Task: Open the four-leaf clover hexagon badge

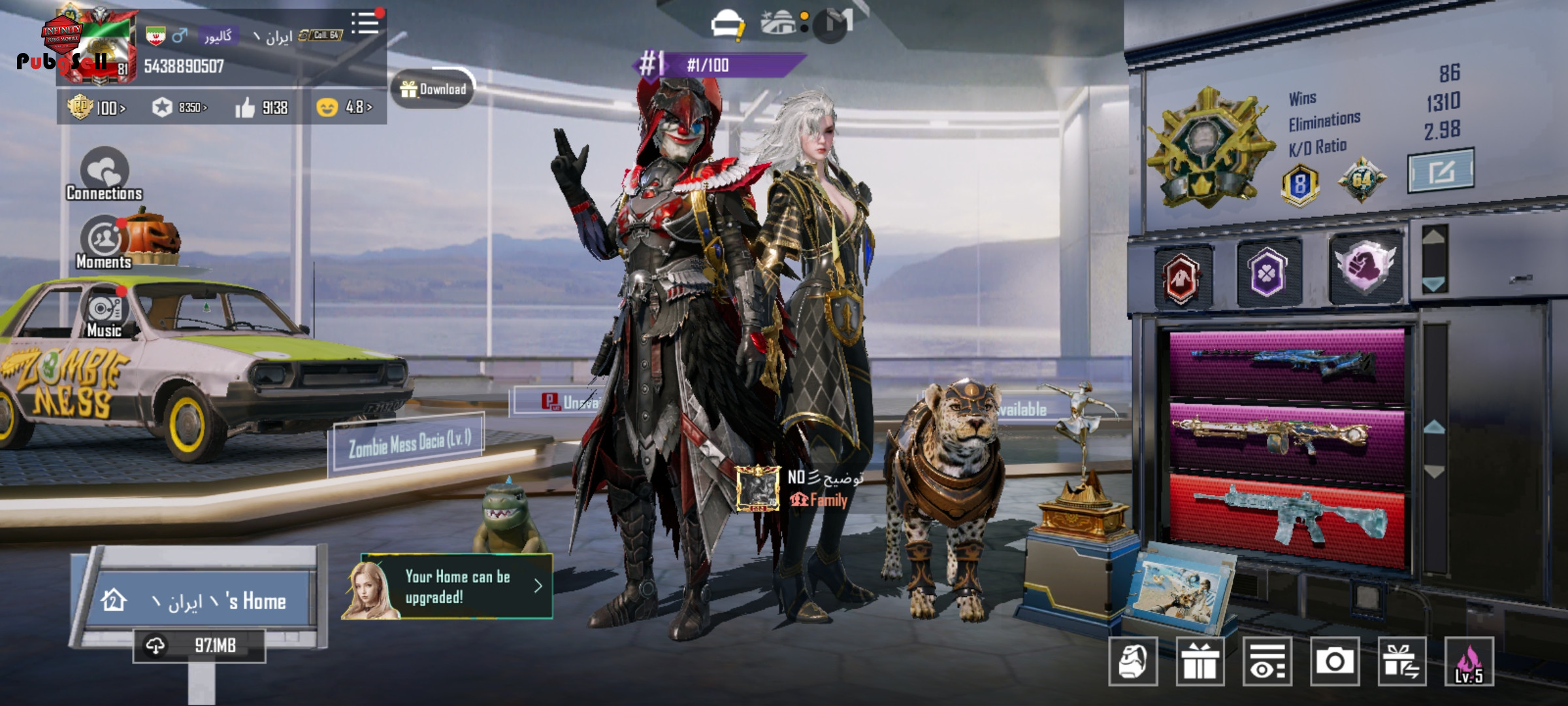Action: pyautogui.click(x=1268, y=274)
